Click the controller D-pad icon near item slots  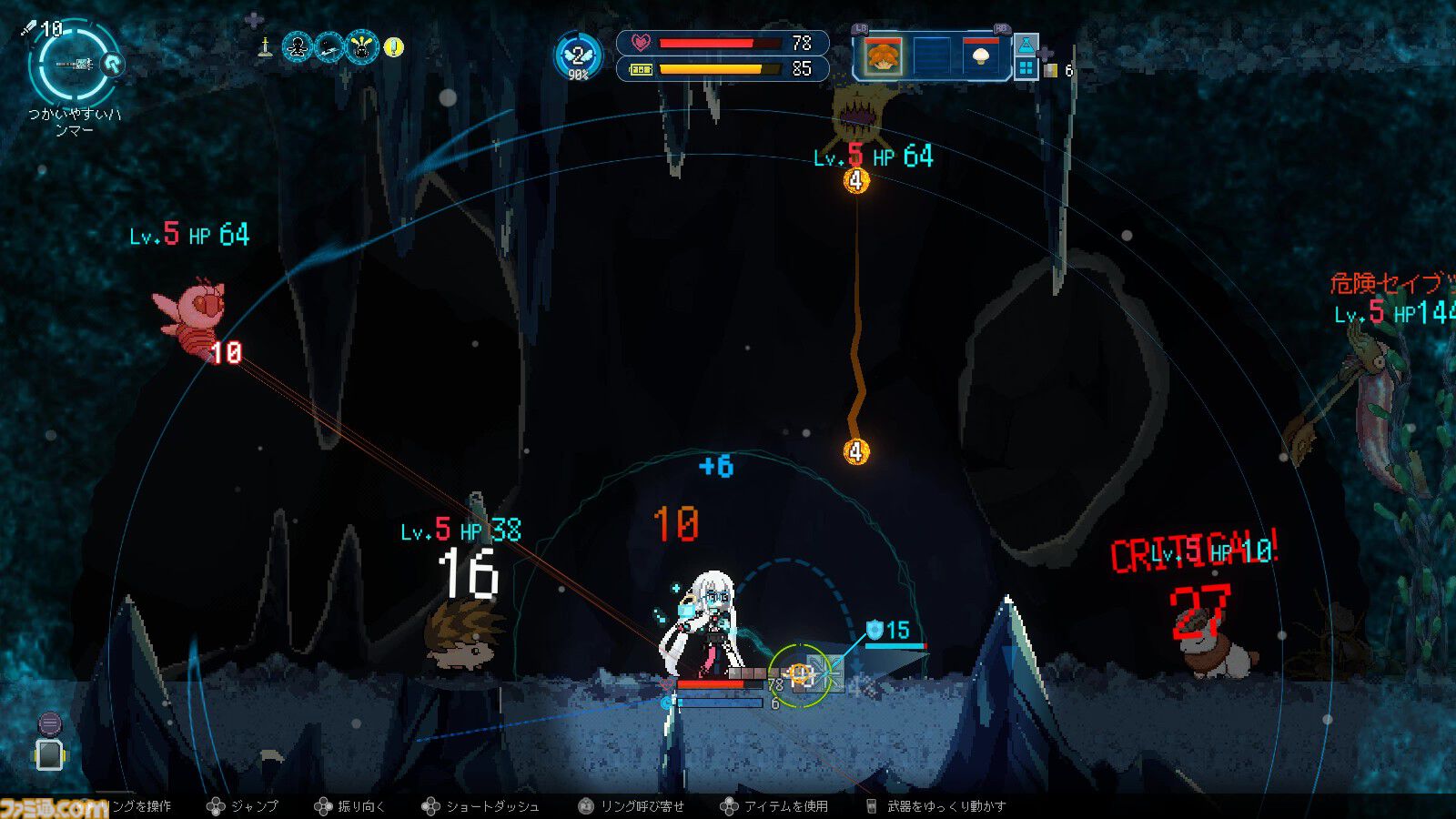pyautogui.click(x=1045, y=54)
